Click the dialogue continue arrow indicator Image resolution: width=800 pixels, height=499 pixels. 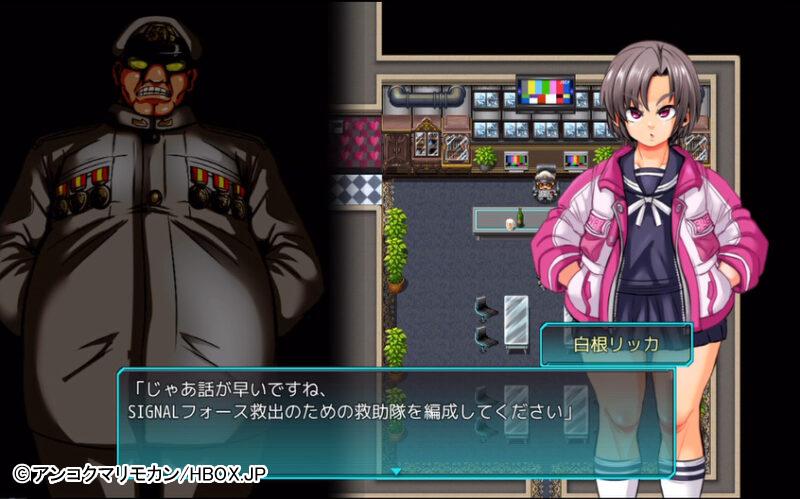click(x=396, y=470)
